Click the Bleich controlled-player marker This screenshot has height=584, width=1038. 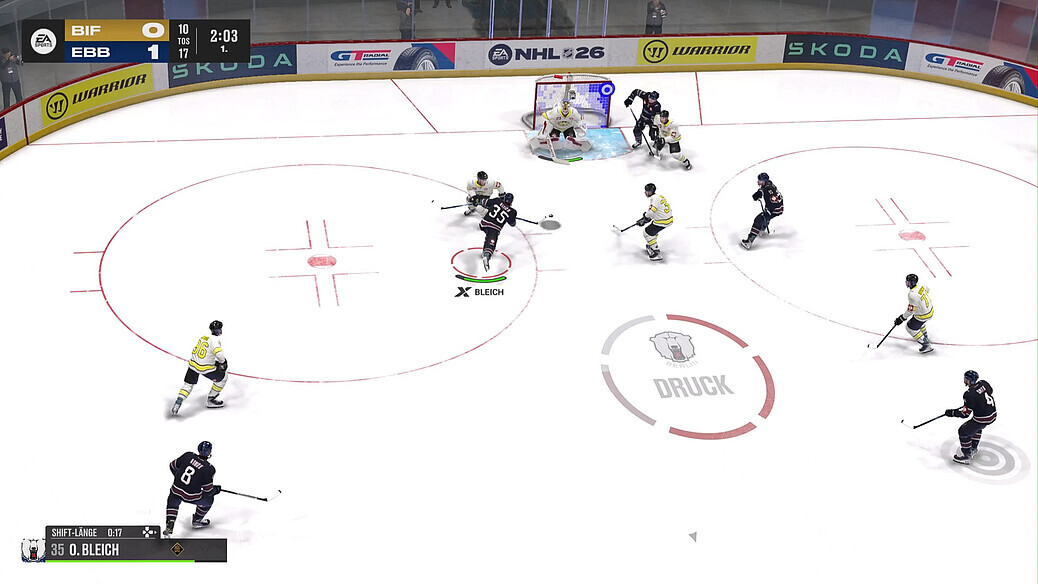(x=481, y=265)
